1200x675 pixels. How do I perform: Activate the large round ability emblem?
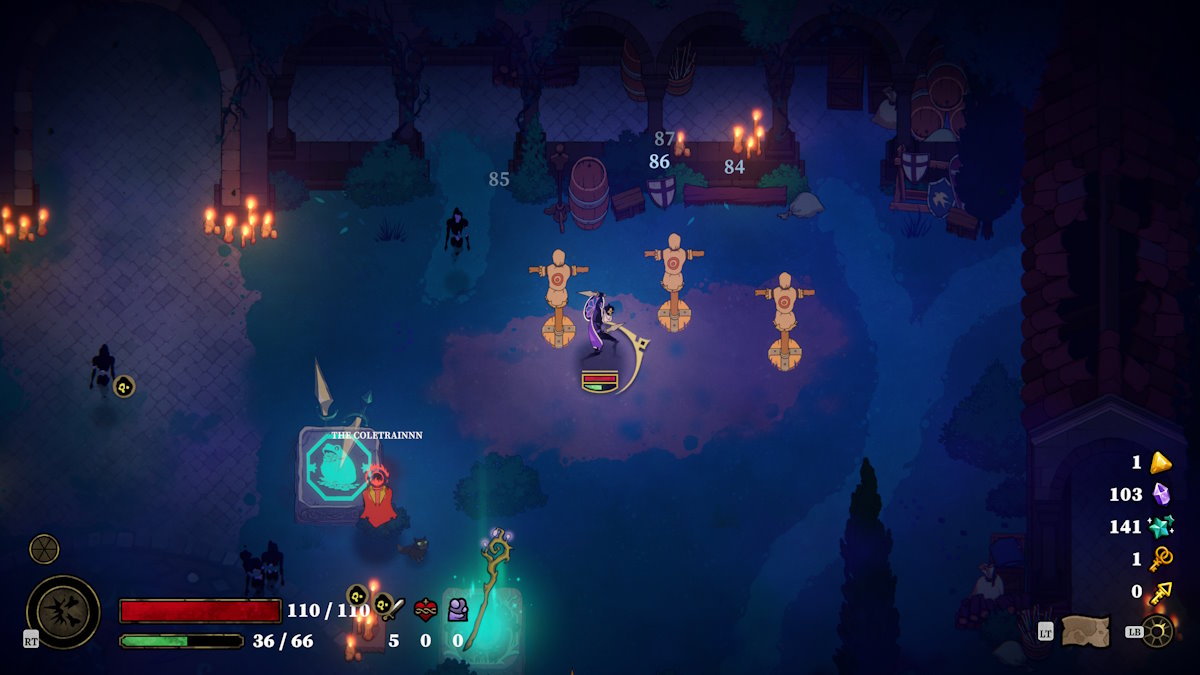point(63,611)
